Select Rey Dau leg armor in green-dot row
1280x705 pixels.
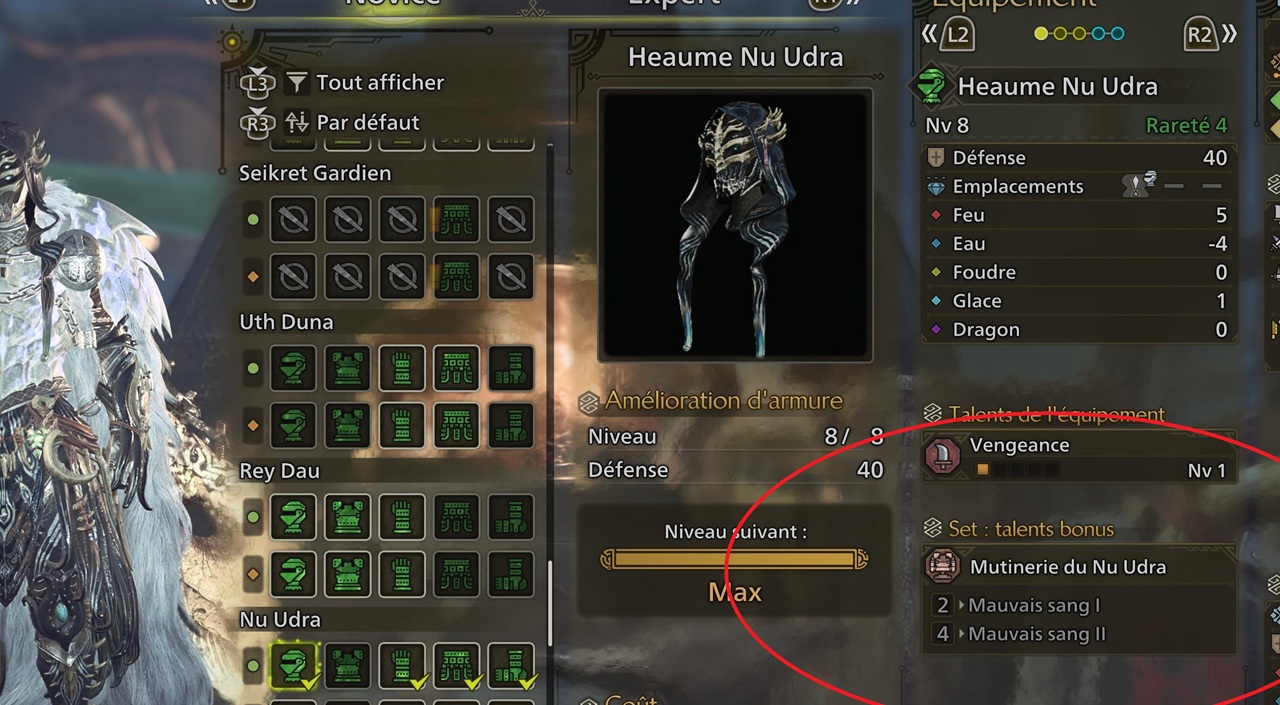click(511, 517)
